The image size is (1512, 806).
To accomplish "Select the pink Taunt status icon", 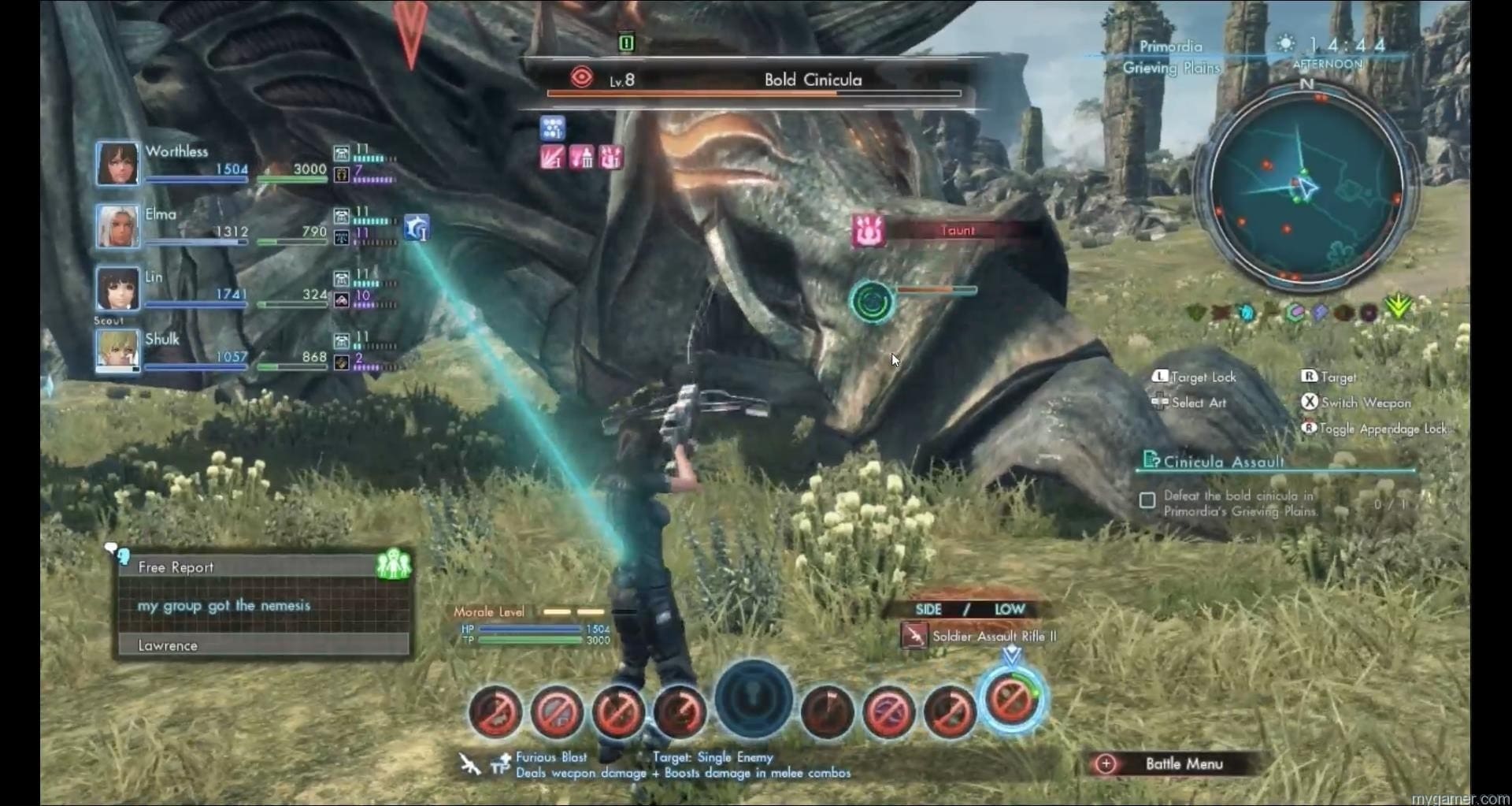I will 869,231.
